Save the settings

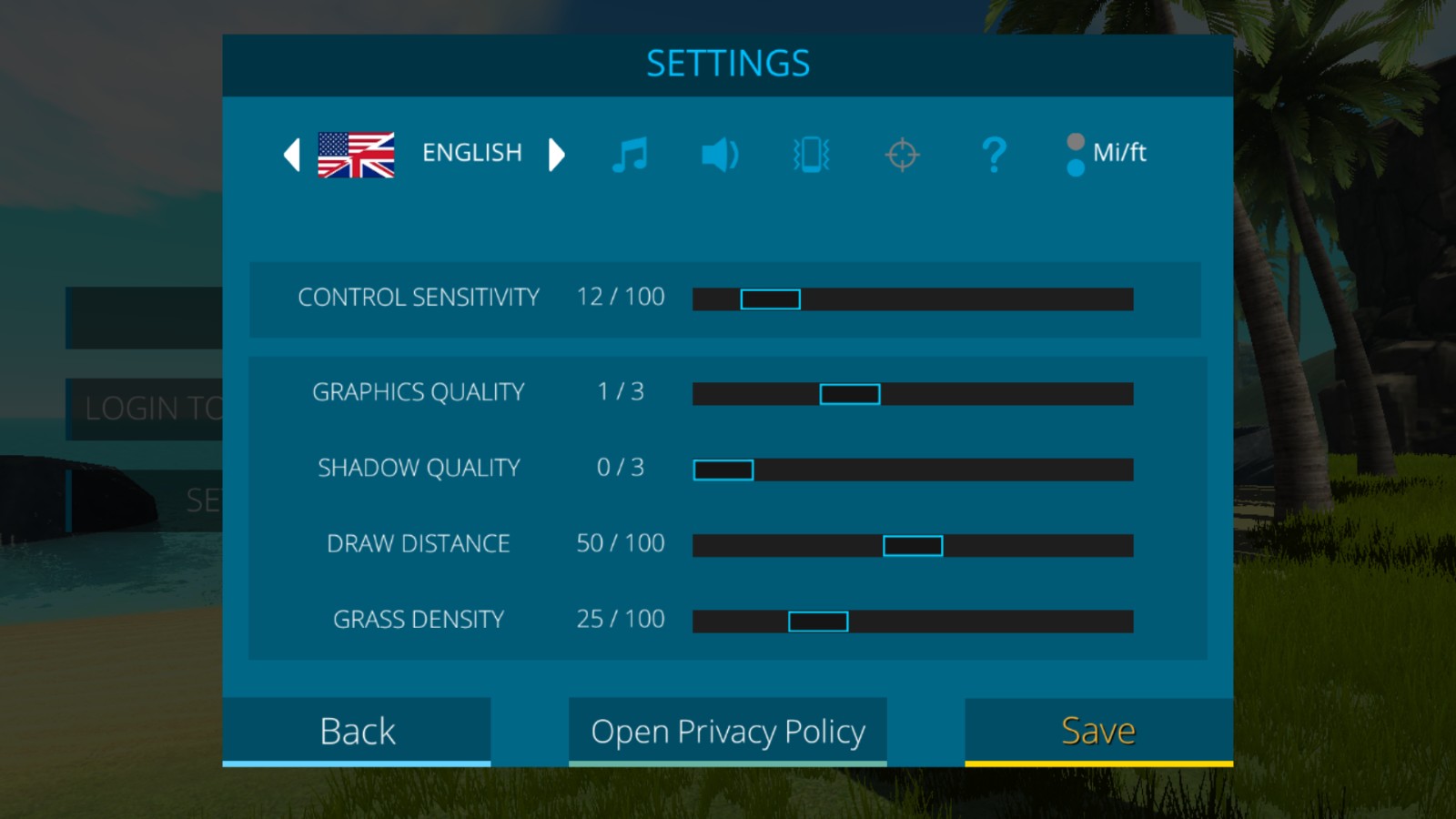tap(1098, 731)
